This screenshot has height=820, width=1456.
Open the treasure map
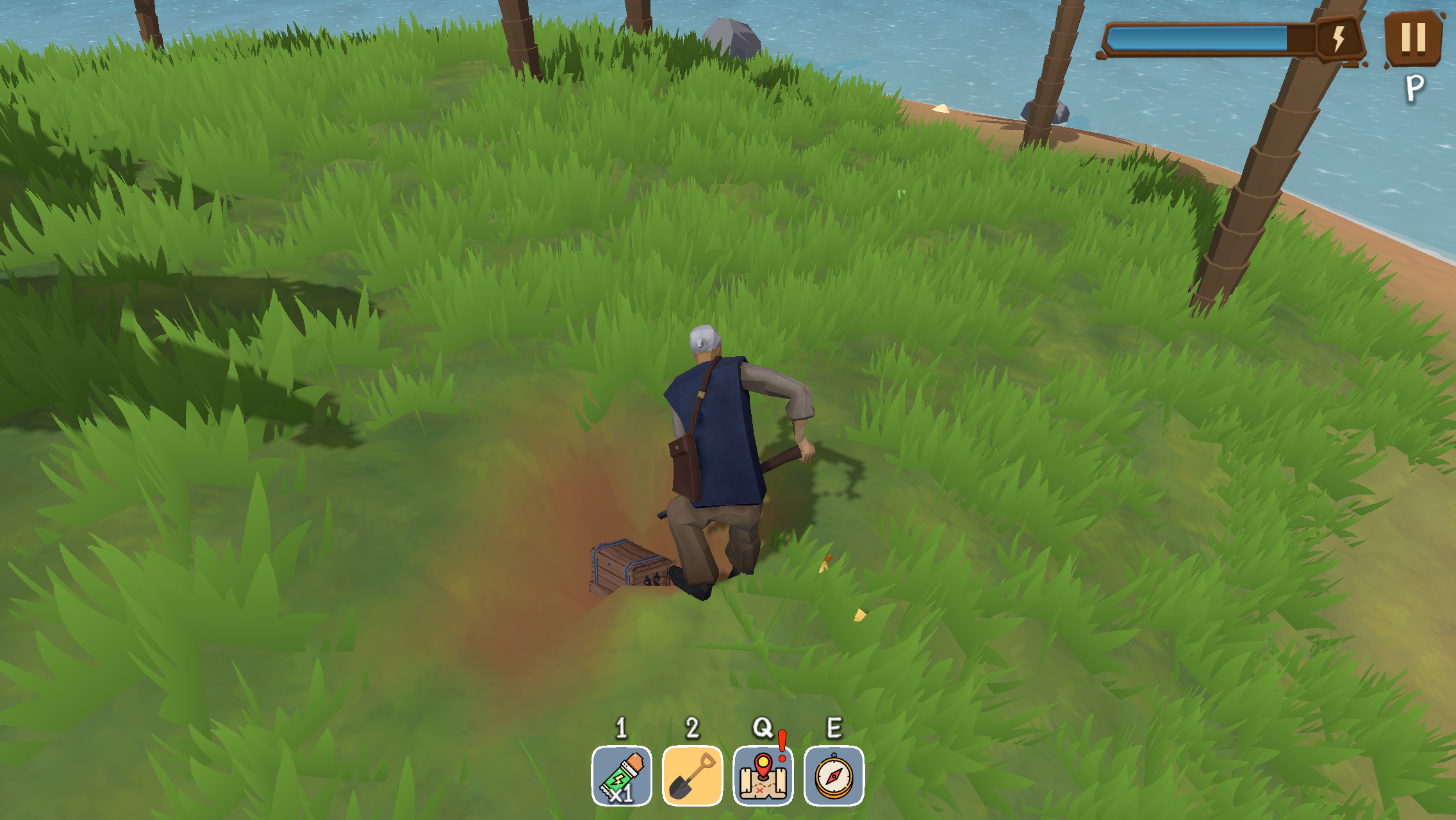point(763,776)
